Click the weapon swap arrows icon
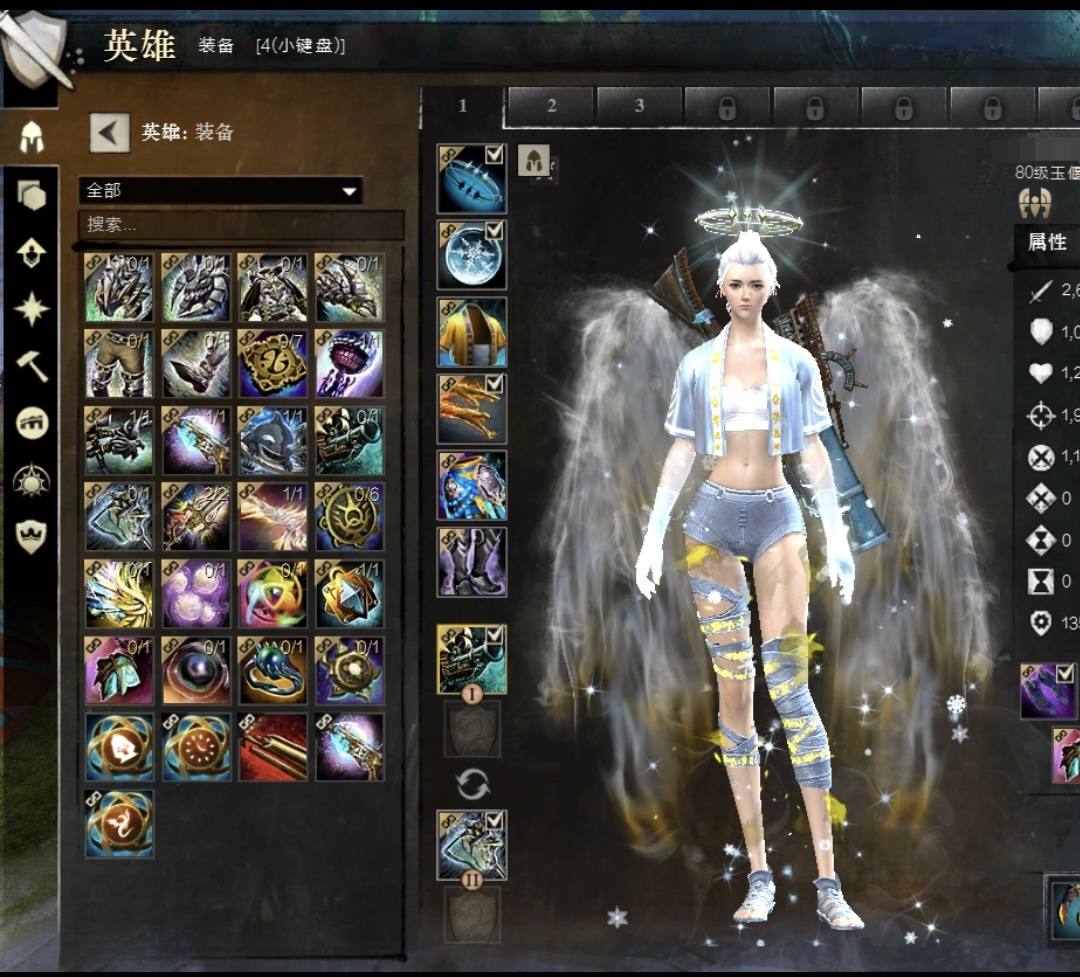This screenshot has width=1080, height=977. click(472, 785)
